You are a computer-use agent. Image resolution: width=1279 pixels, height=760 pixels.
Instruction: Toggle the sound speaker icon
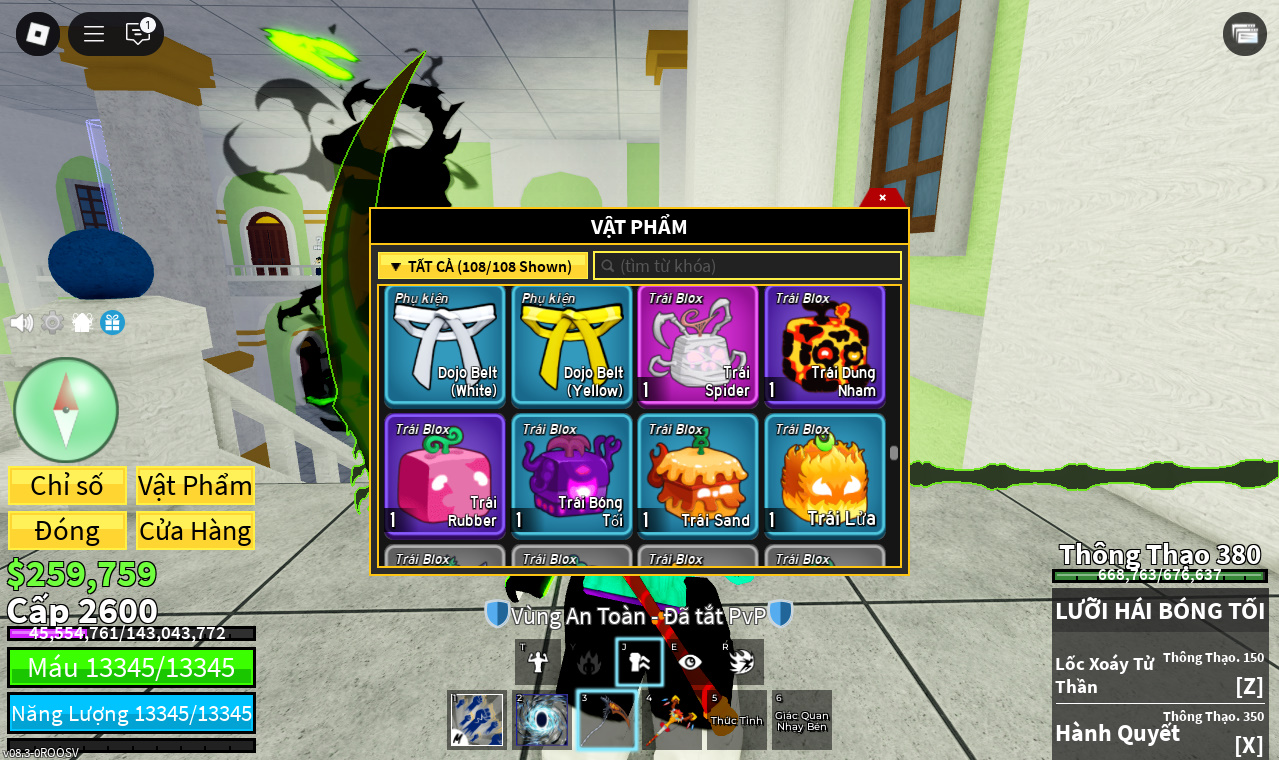[x=21, y=323]
